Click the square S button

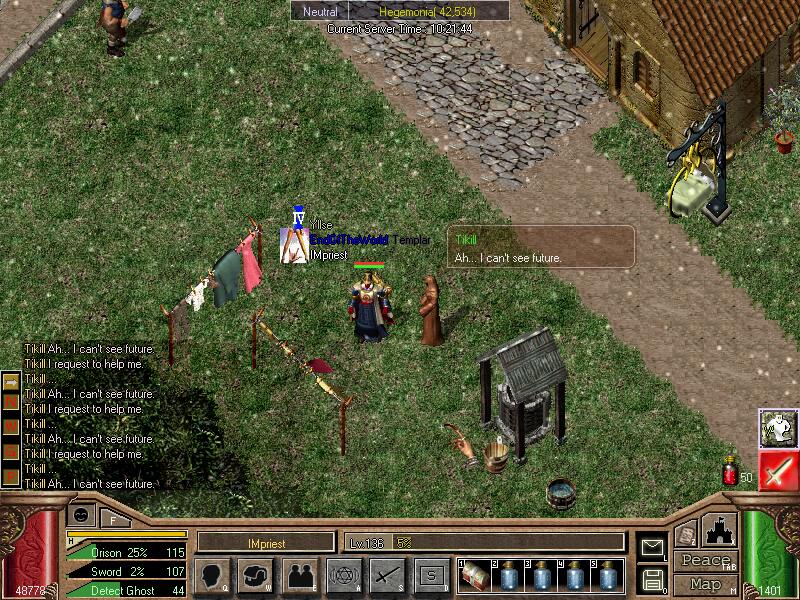[x=432, y=576]
